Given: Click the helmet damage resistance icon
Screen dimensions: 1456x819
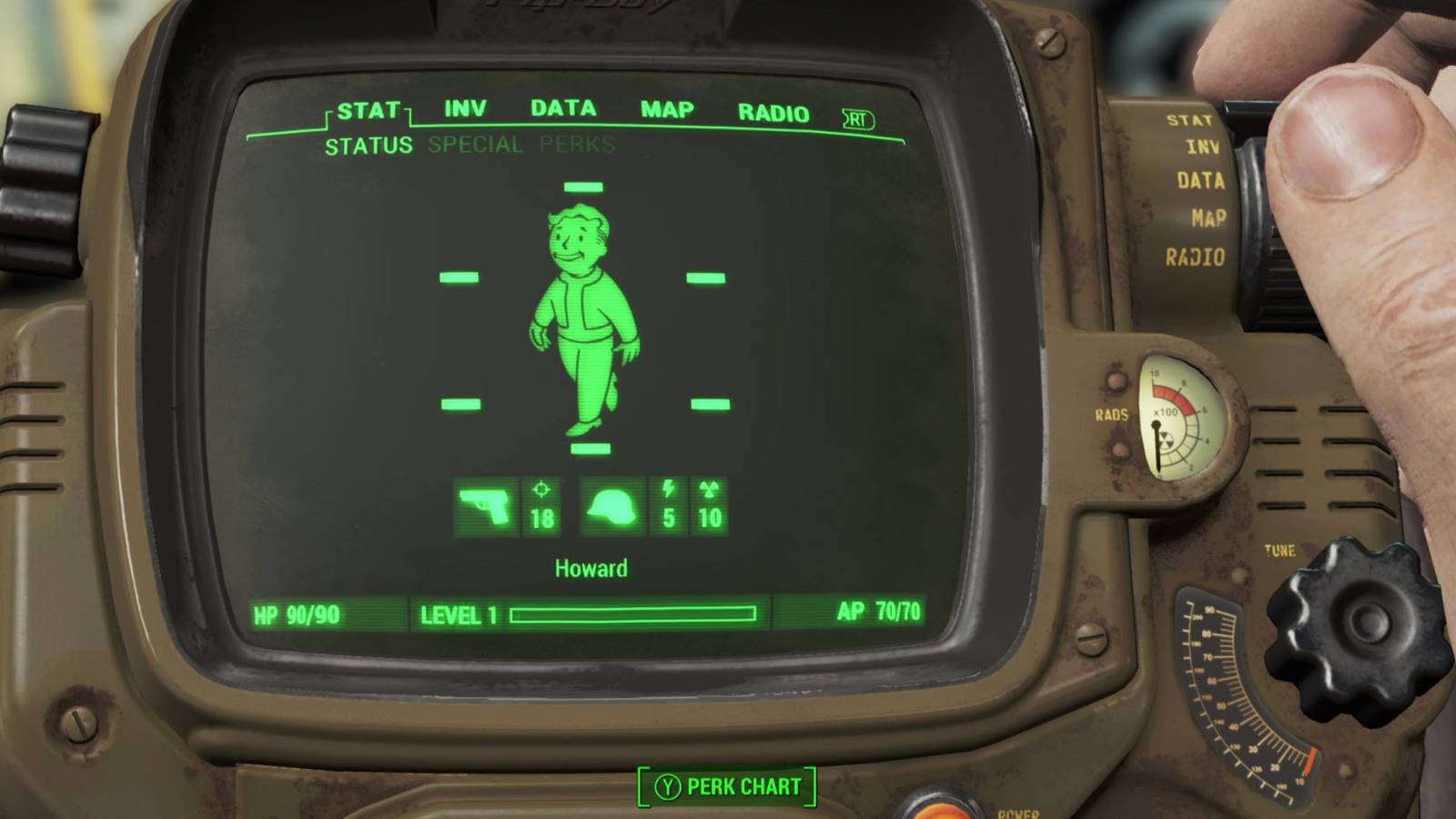Looking at the screenshot, I should pos(613,507).
